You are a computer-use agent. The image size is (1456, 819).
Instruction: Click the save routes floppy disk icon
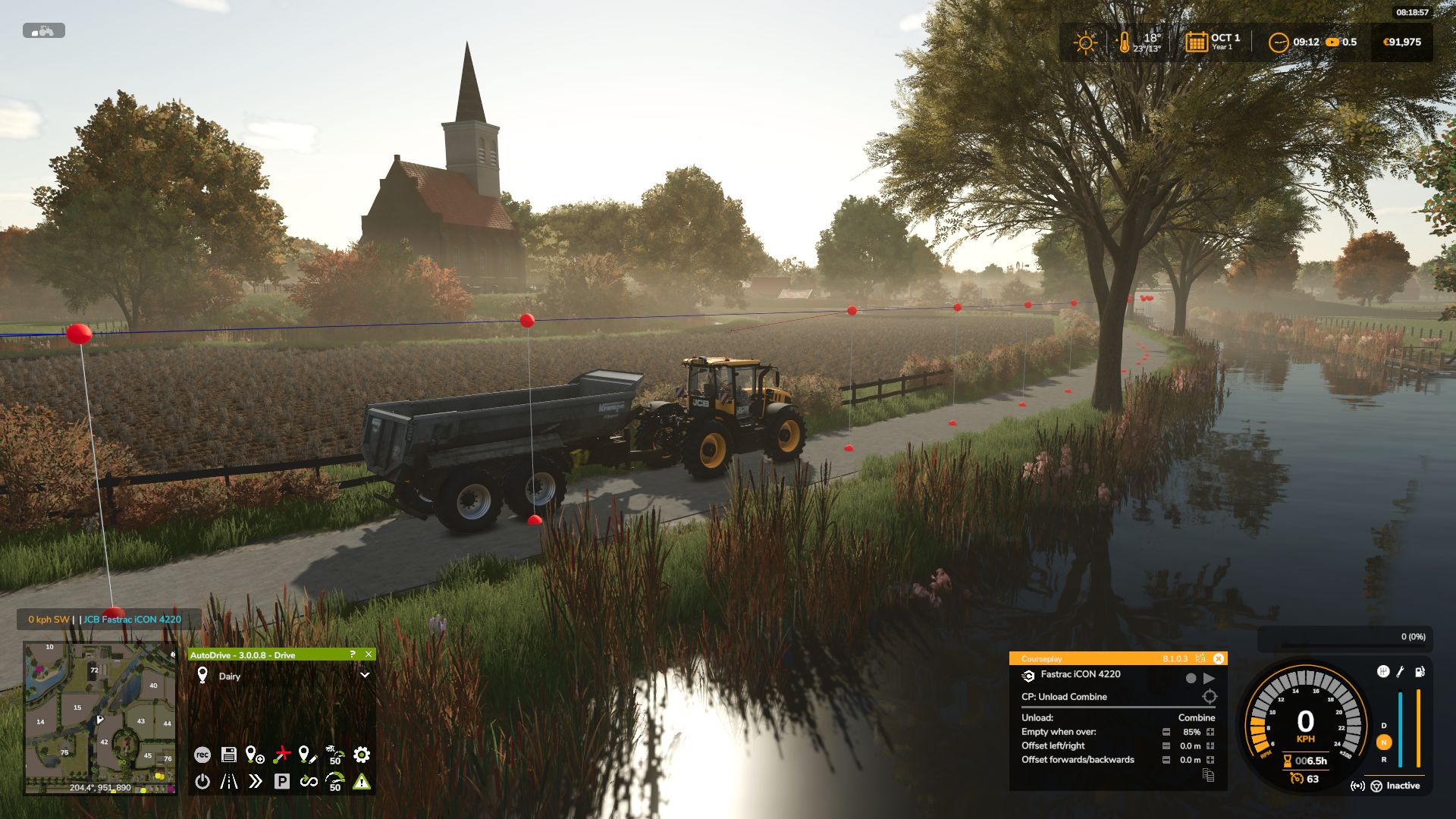(228, 754)
